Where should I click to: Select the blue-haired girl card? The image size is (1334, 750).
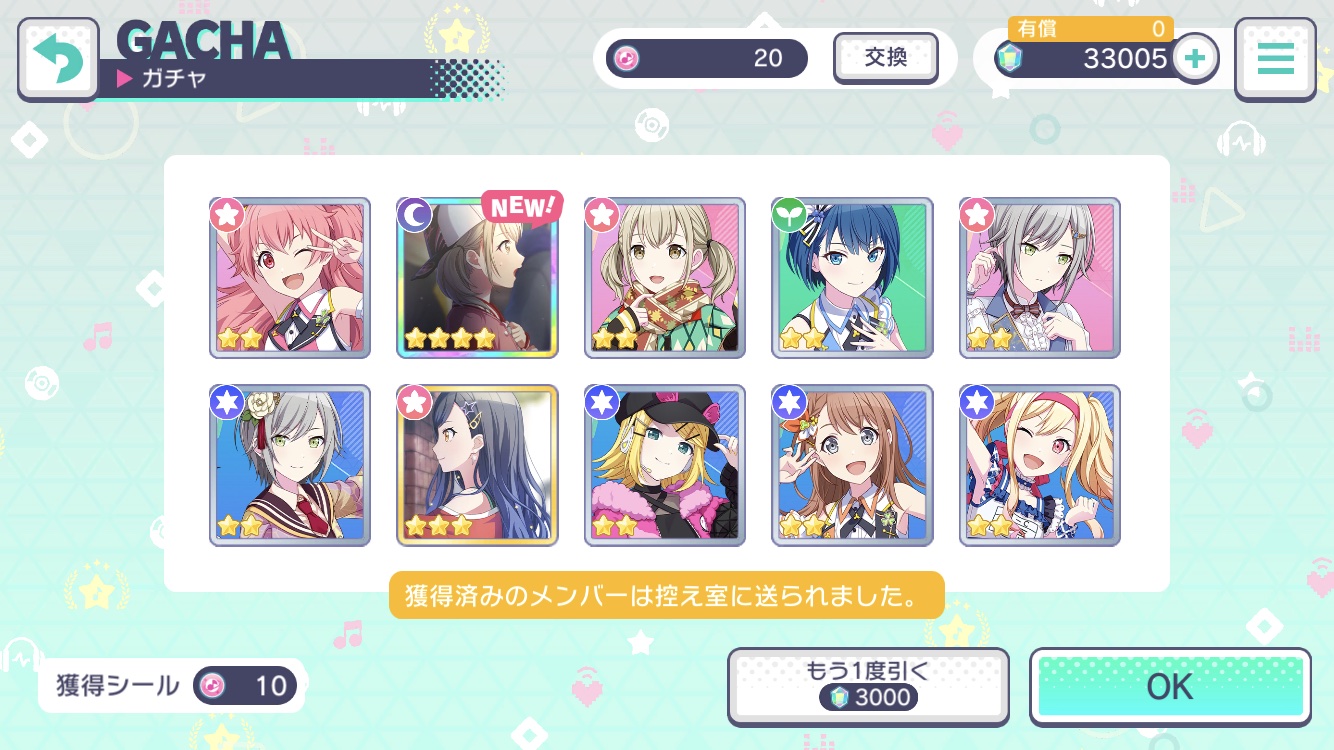pos(852,278)
